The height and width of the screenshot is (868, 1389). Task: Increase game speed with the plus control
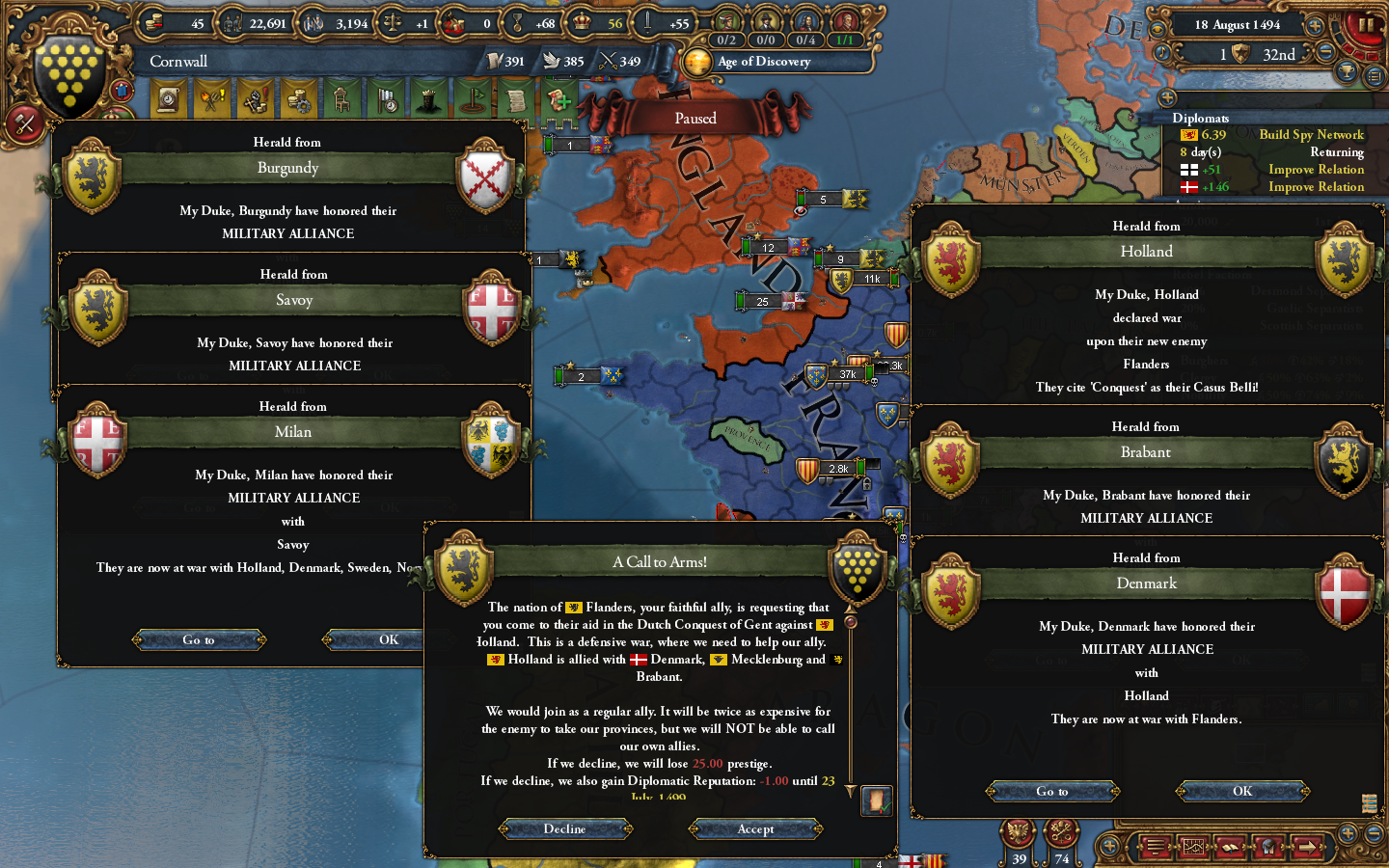point(1314,26)
